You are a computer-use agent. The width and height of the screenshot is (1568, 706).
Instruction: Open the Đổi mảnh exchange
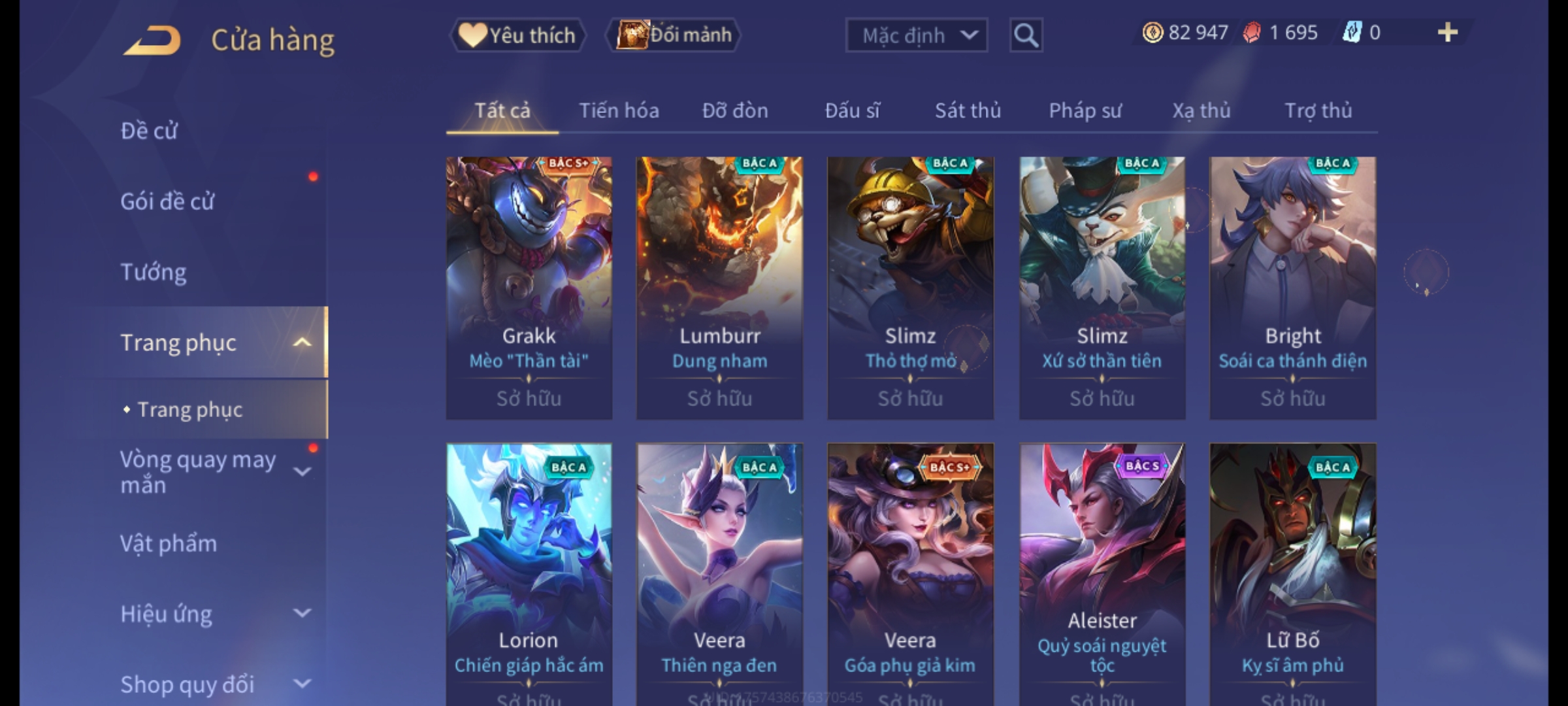click(674, 35)
